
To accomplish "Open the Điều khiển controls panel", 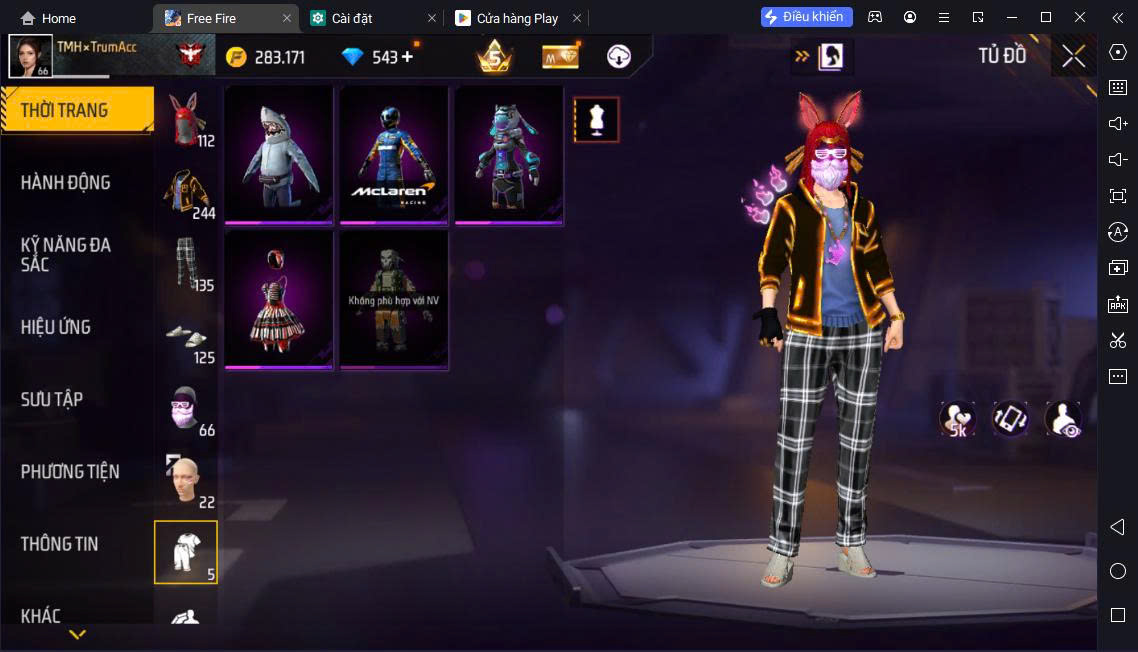I will [807, 17].
